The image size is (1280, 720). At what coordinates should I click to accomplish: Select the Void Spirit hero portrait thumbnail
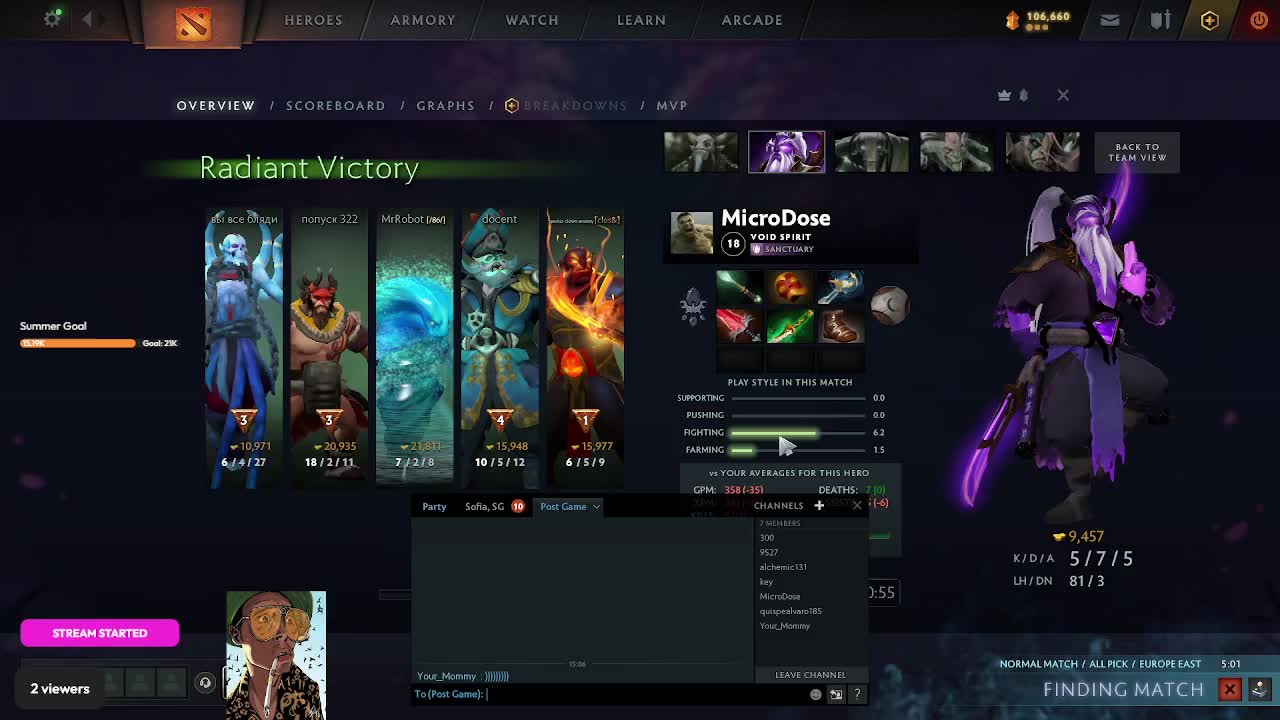coord(786,152)
